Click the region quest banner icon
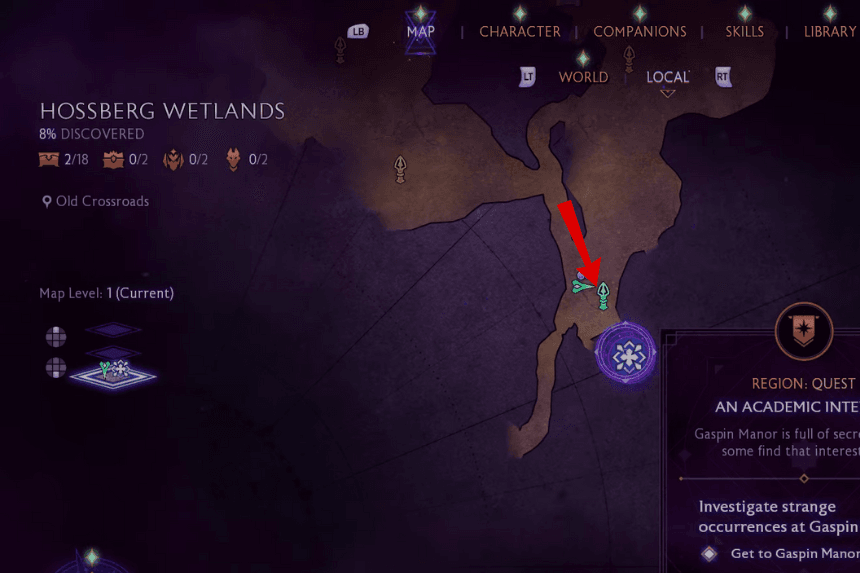This screenshot has width=860, height=573. point(804,331)
